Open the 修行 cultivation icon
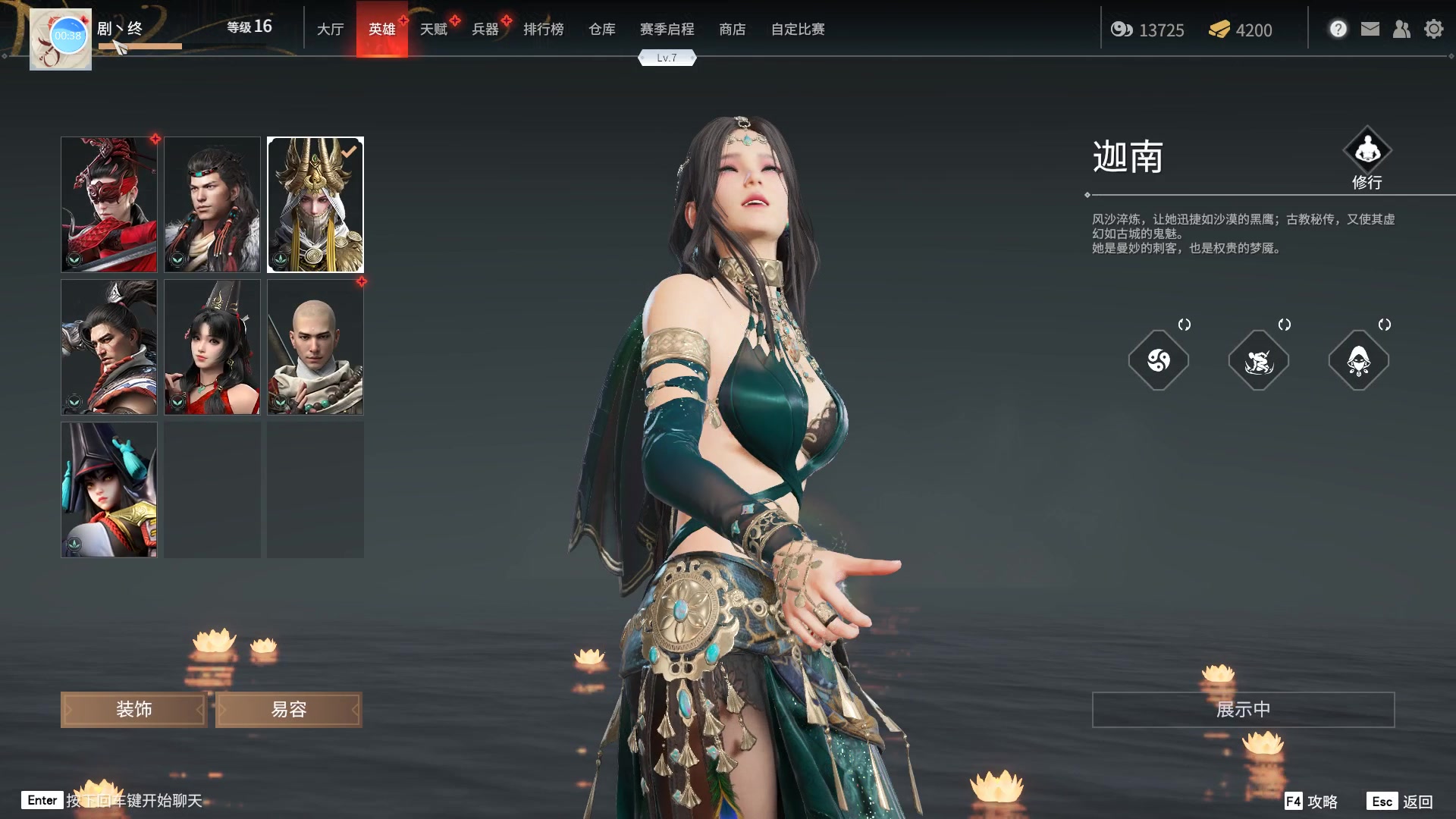The width and height of the screenshot is (1456, 819). [1368, 149]
